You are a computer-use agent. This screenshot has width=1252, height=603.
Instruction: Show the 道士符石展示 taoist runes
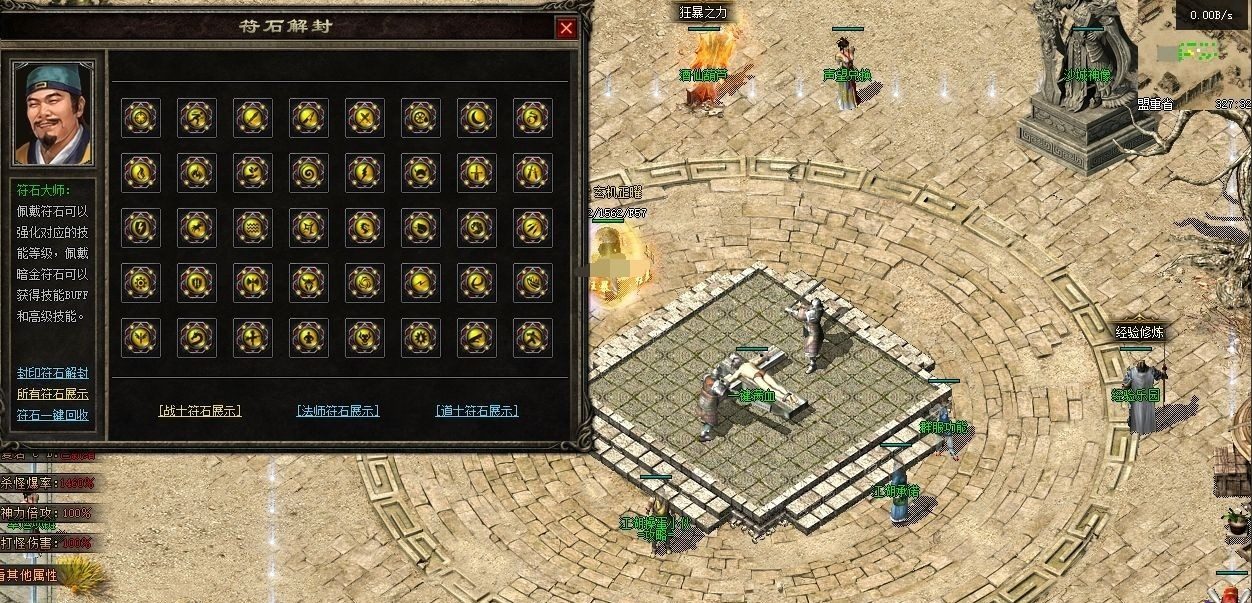pos(477,410)
